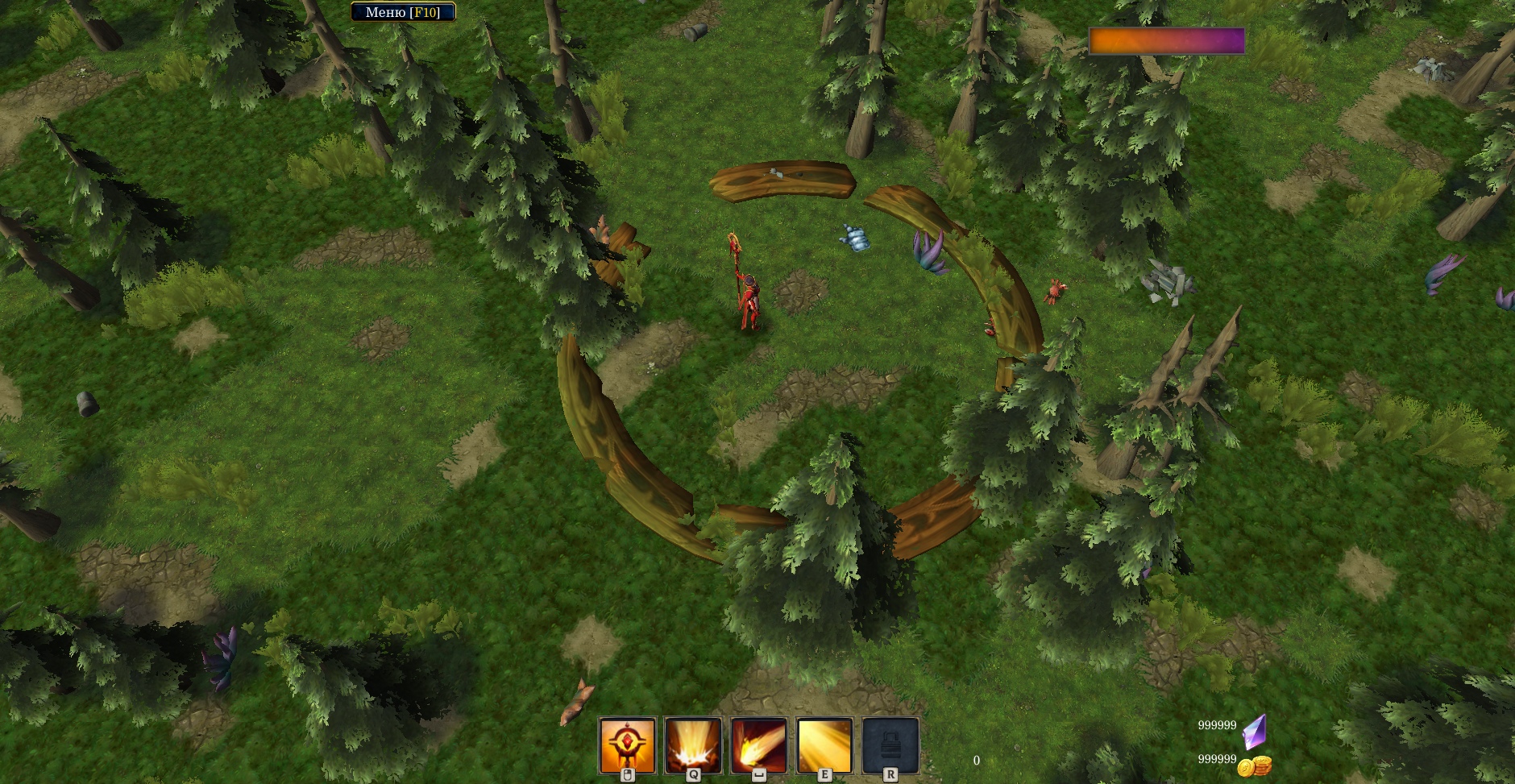Cast the flaming meteor dash ability
This screenshot has height=784, width=1515.
point(758,745)
